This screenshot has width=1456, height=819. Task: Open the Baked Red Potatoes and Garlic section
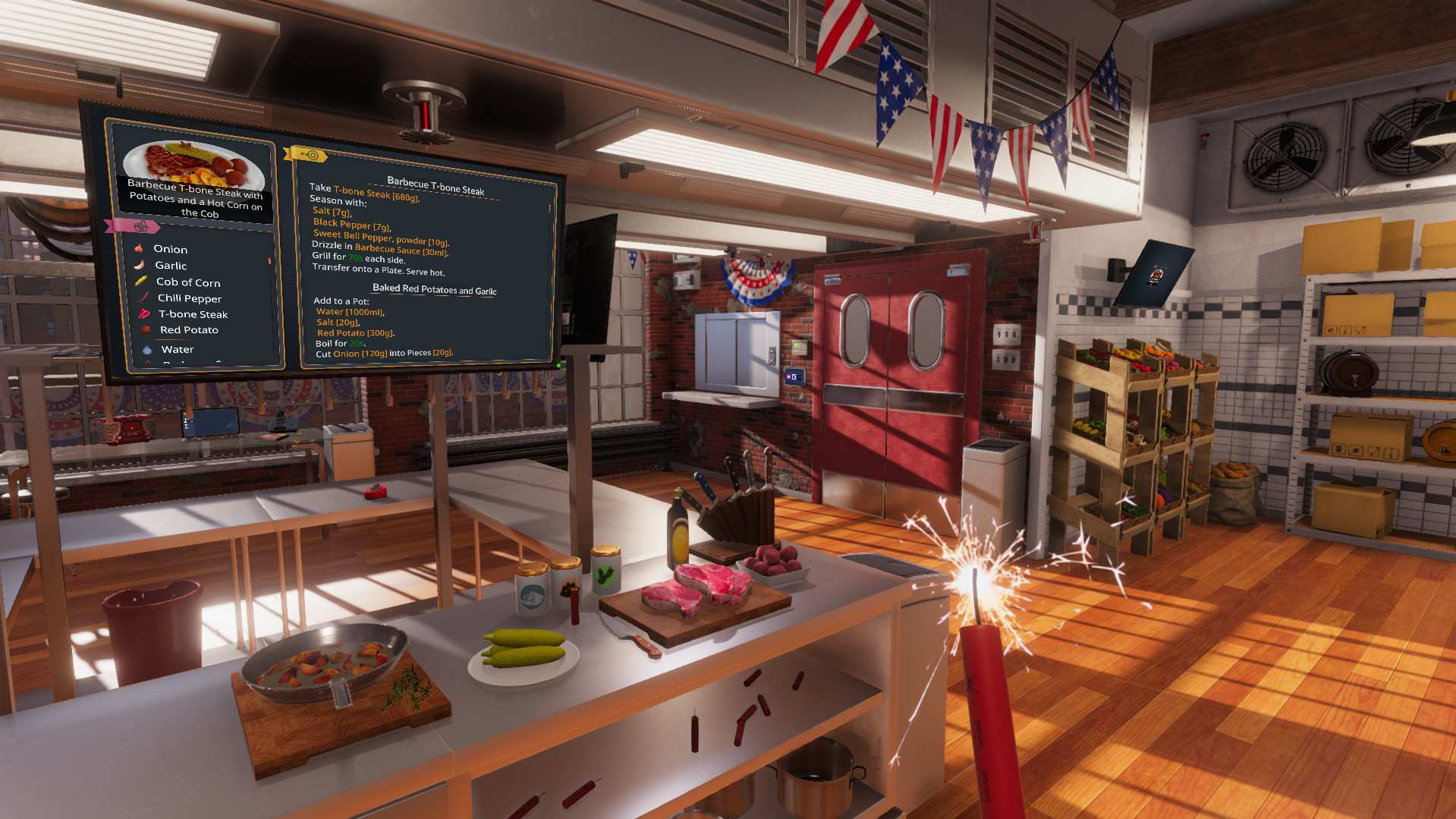pyautogui.click(x=434, y=289)
